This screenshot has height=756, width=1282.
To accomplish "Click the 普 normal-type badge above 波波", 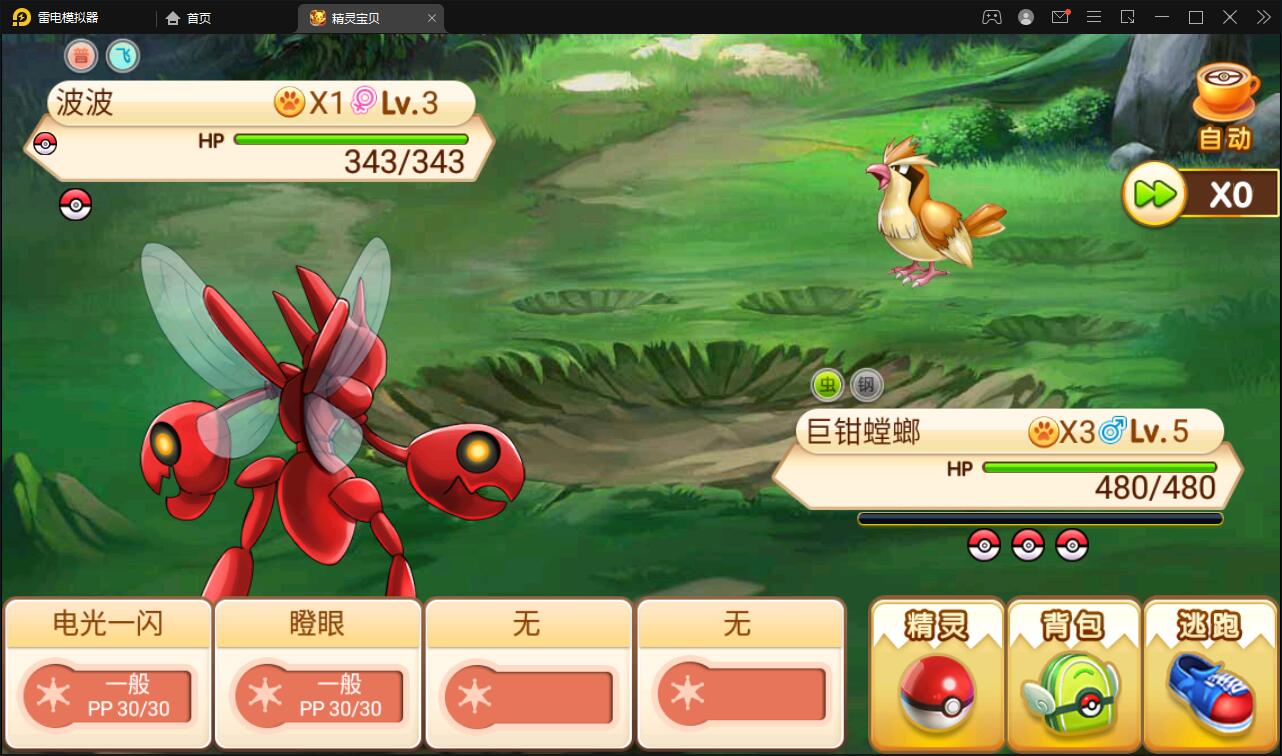I will pyautogui.click(x=80, y=56).
